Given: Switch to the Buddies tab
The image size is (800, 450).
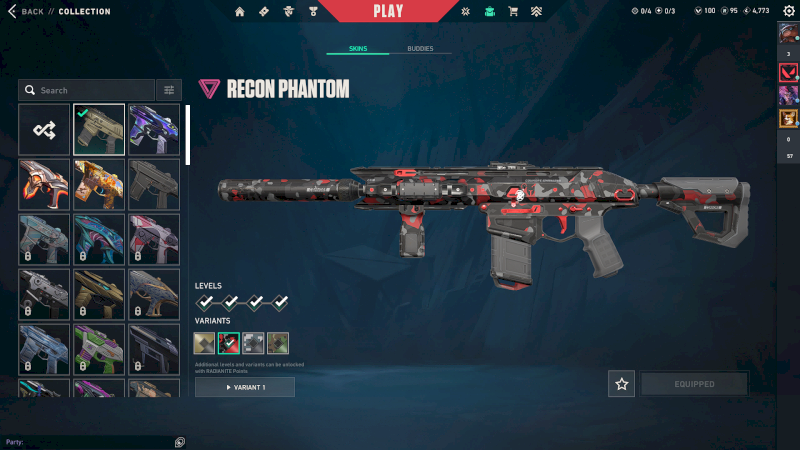Looking at the screenshot, I should click(420, 48).
